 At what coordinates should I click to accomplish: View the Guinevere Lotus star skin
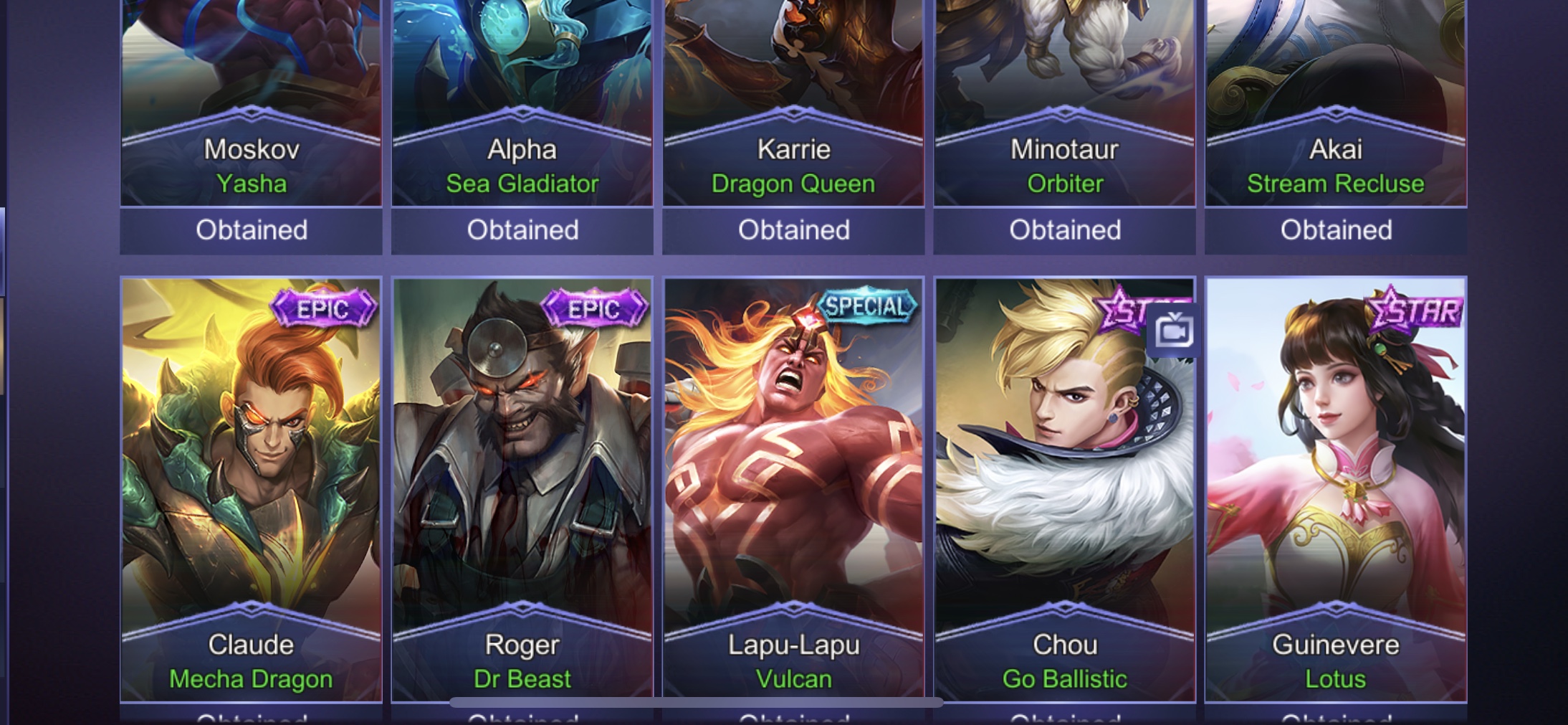click(x=1336, y=488)
